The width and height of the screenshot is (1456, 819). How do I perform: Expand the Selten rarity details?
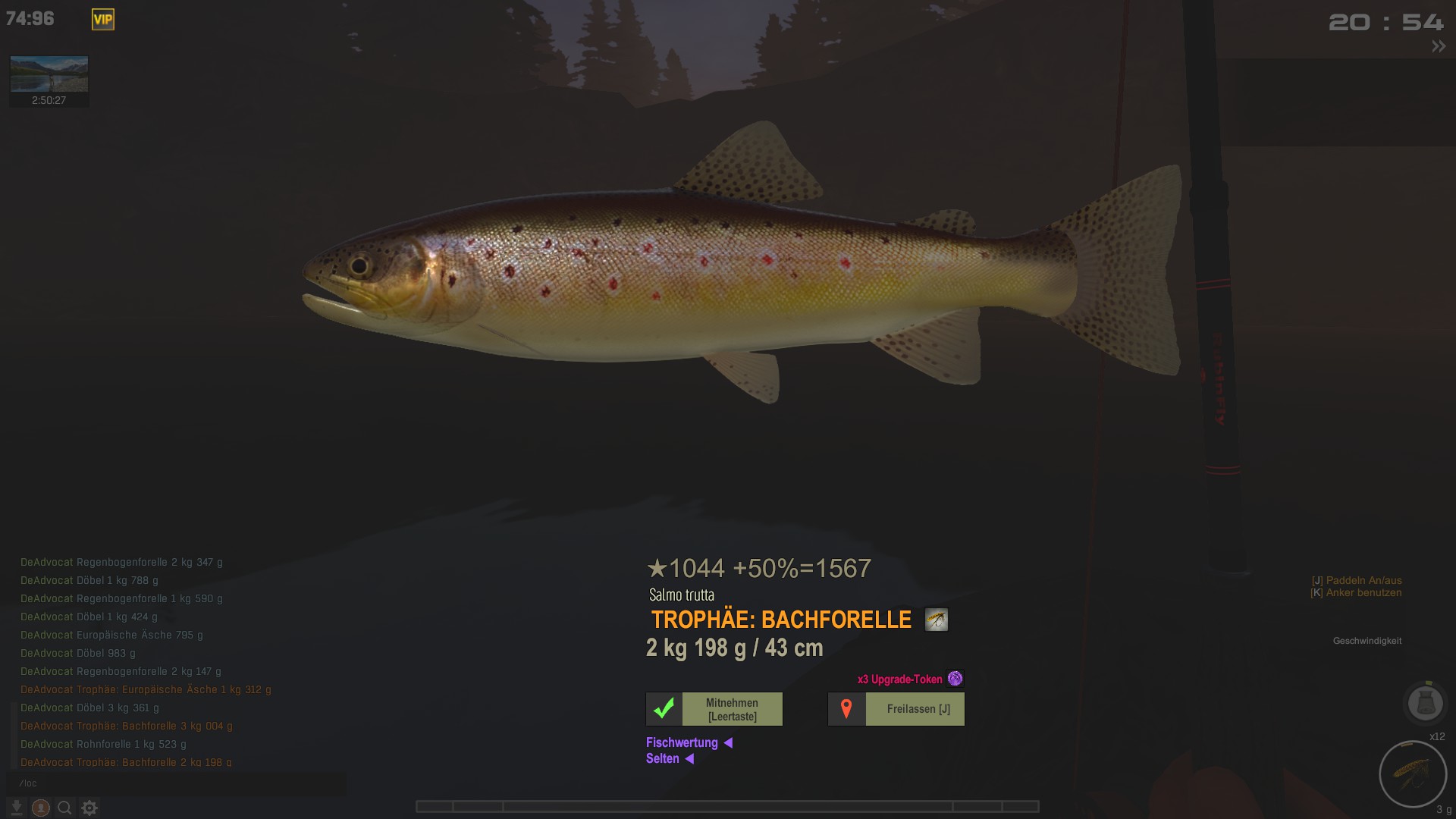(x=670, y=758)
